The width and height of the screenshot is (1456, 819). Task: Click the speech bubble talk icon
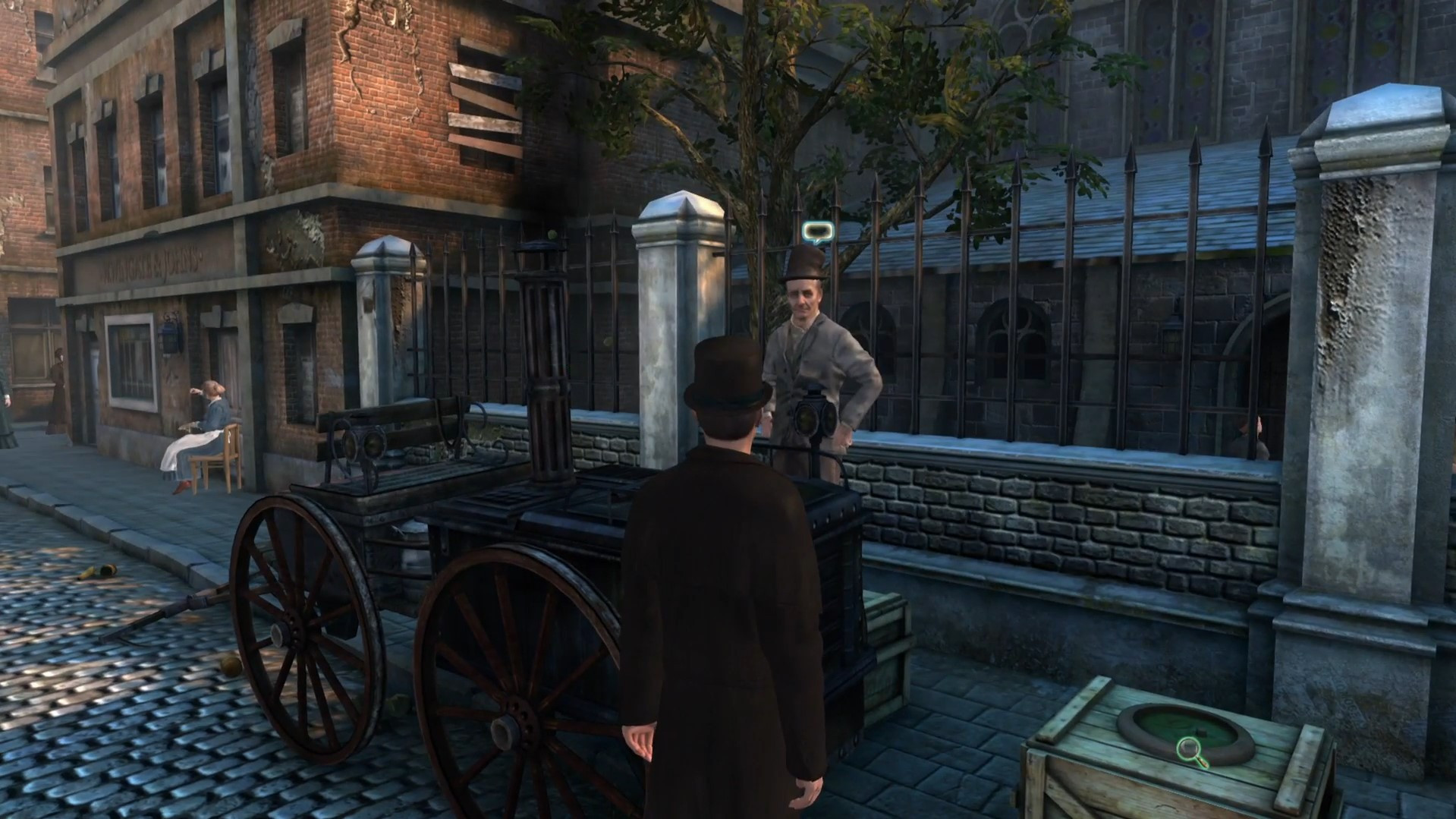816,232
